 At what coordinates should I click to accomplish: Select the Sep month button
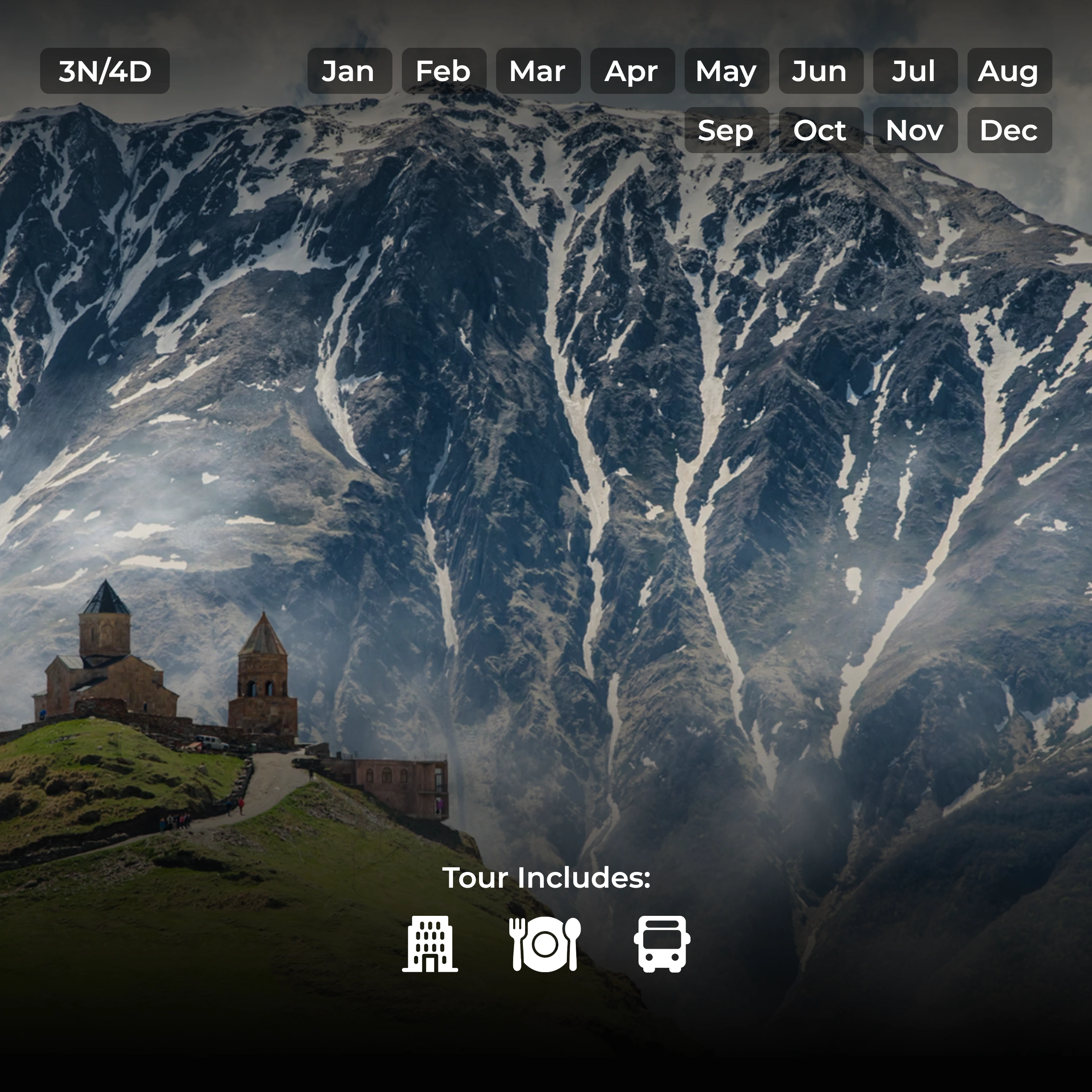pos(726,130)
